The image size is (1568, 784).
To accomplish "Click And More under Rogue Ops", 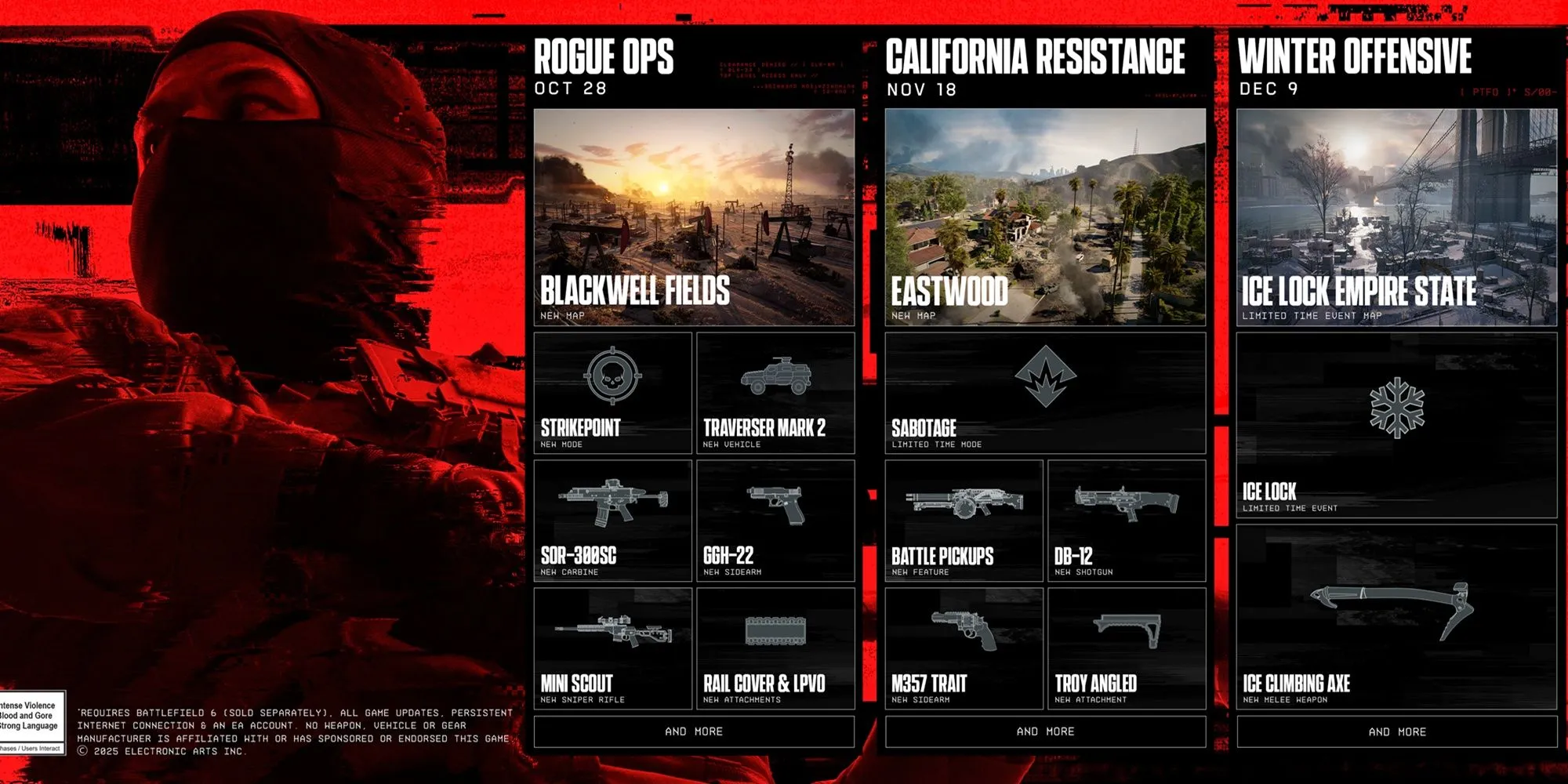I will click(x=694, y=731).
